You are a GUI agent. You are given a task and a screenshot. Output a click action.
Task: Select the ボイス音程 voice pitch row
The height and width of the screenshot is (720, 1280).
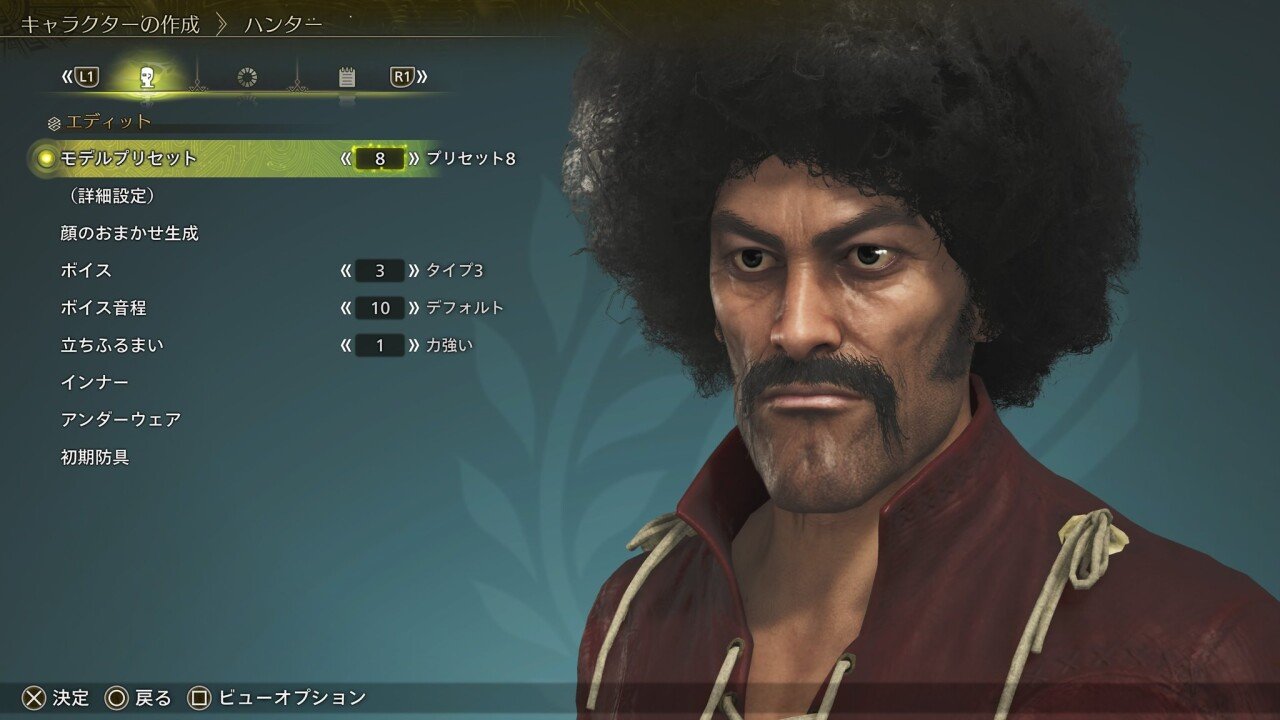pyautogui.click(x=103, y=308)
